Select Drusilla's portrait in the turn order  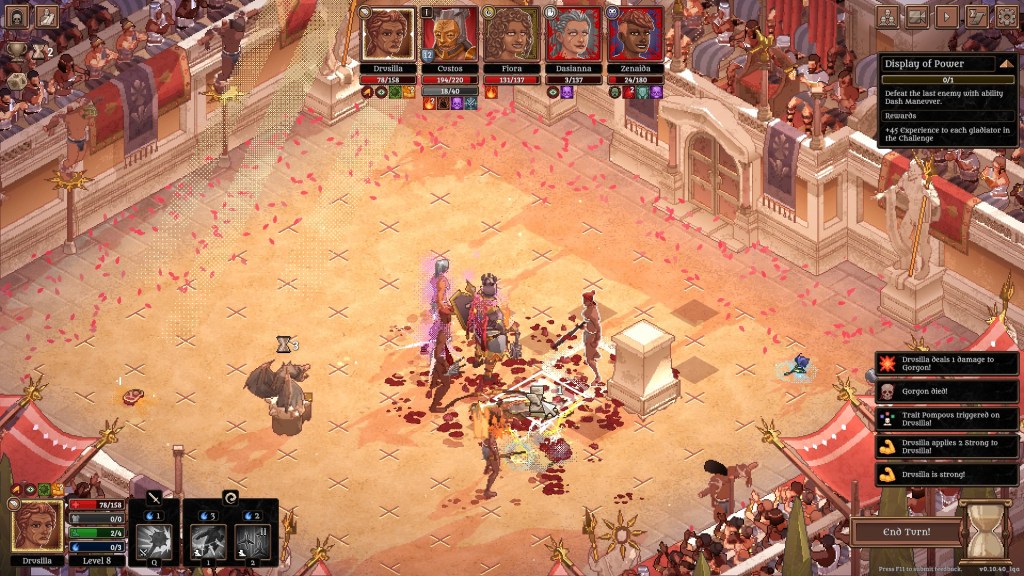[389, 34]
